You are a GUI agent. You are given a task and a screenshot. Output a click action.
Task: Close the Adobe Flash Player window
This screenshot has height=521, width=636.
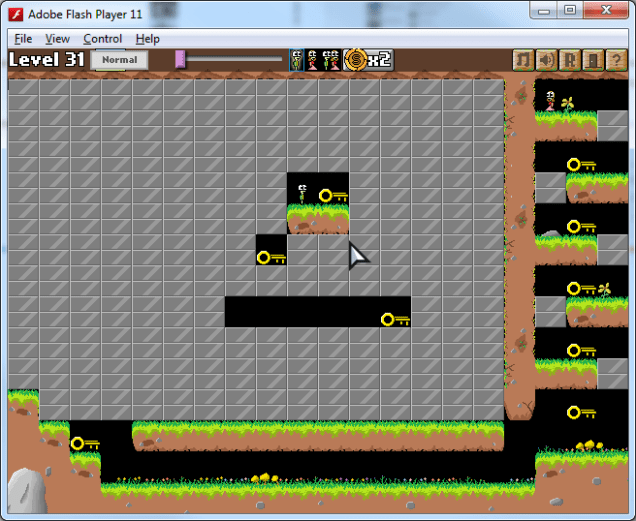605,10
